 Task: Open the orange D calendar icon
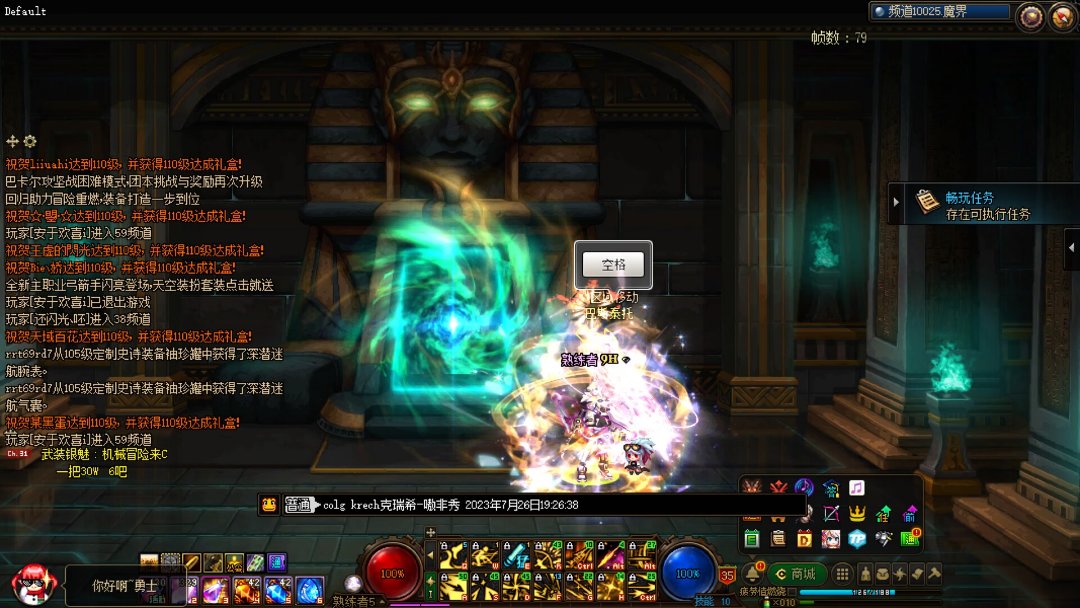(x=804, y=538)
